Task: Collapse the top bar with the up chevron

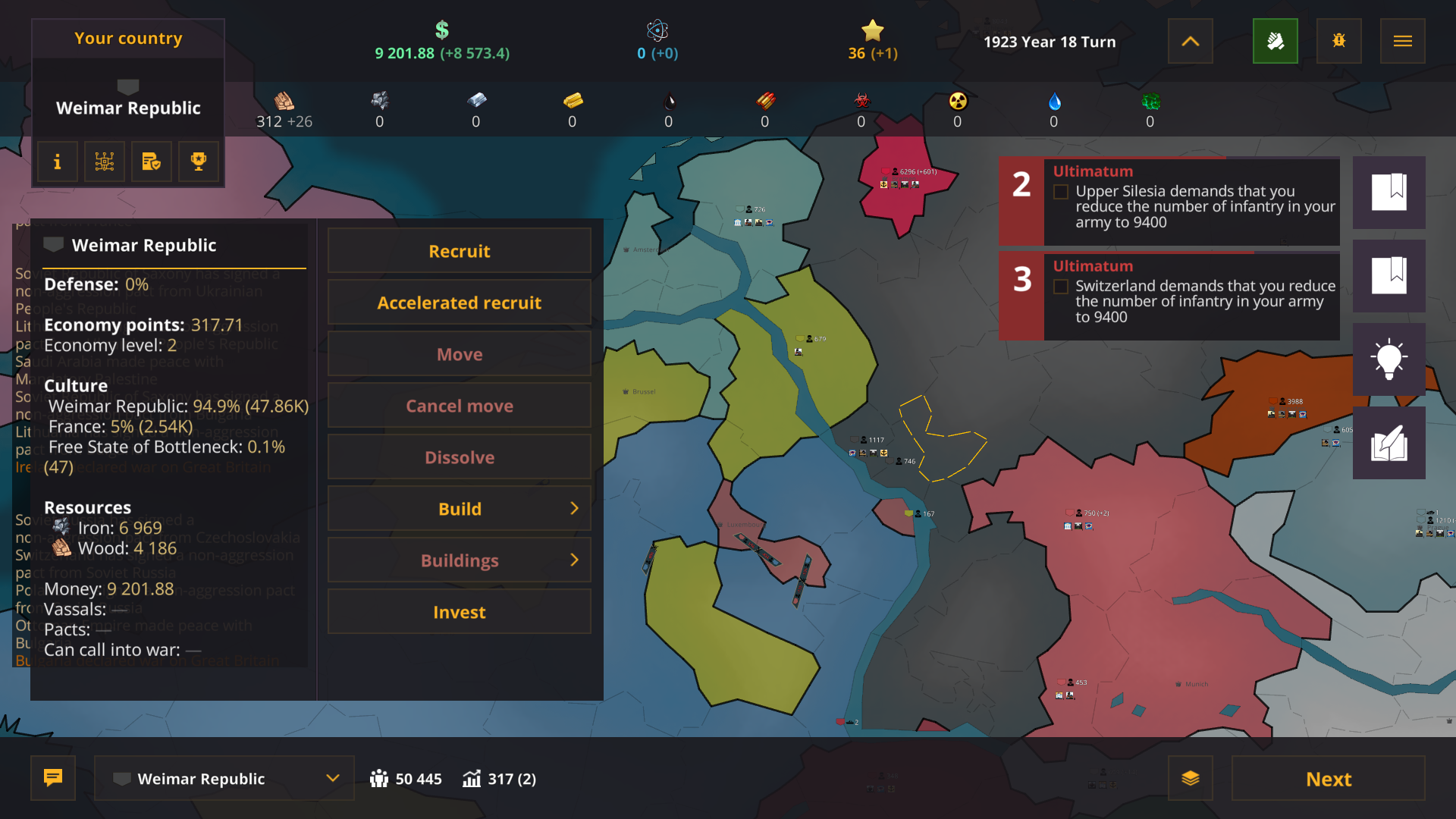Action: point(1190,41)
